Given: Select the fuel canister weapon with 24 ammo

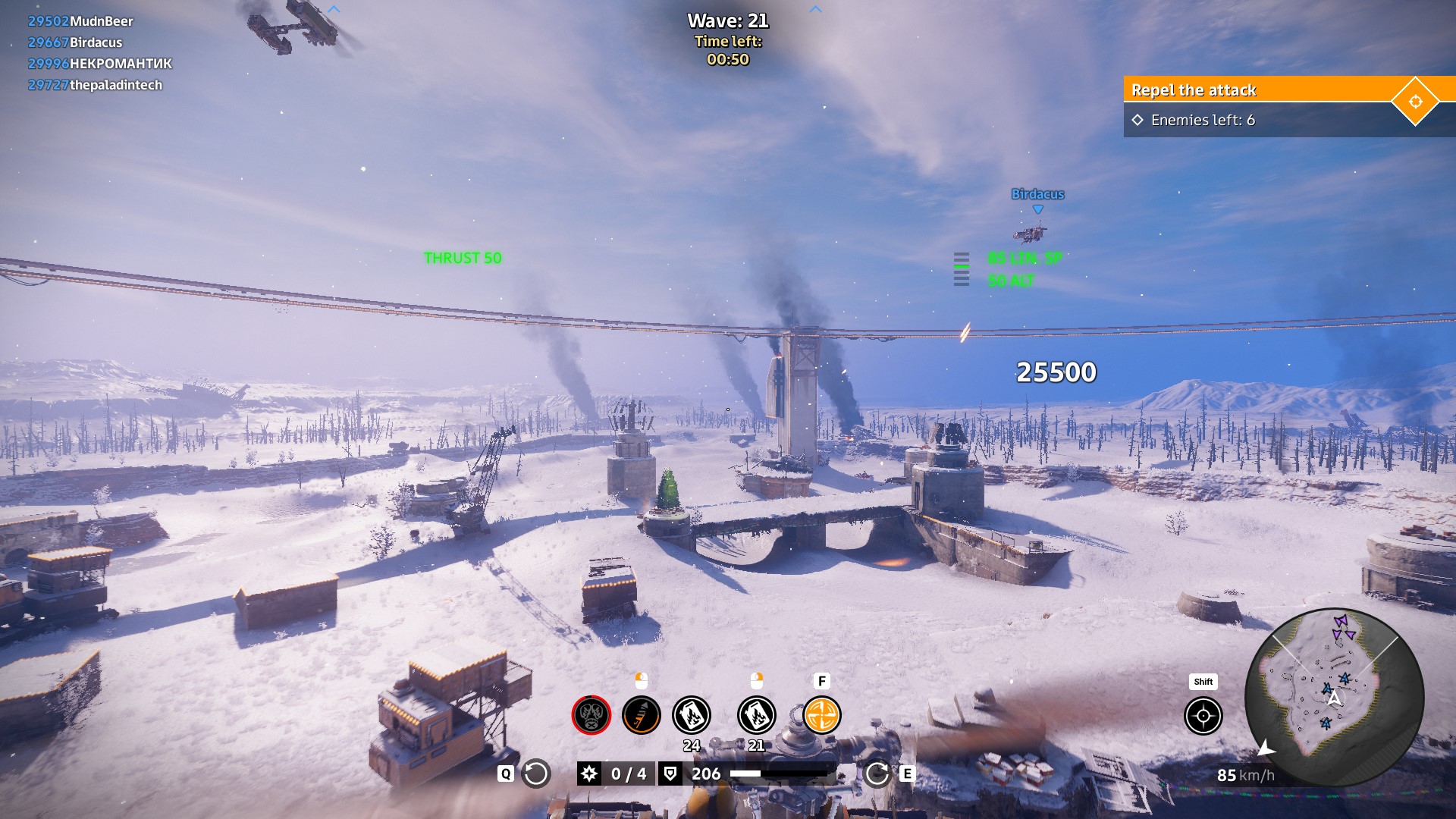Looking at the screenshot, I should pyautogui.click(x=691, y=715).
